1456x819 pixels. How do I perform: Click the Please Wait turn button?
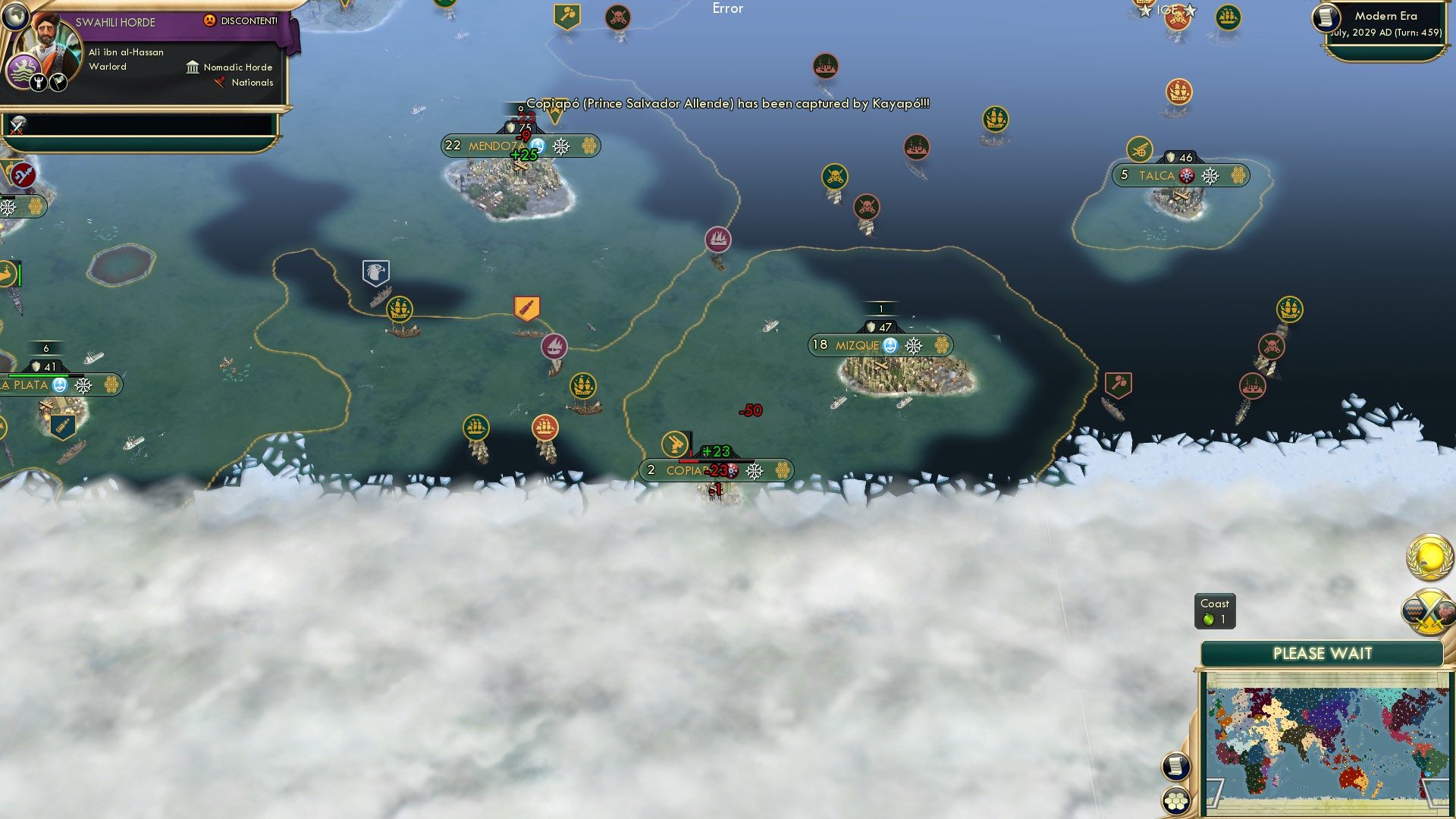1322,654
